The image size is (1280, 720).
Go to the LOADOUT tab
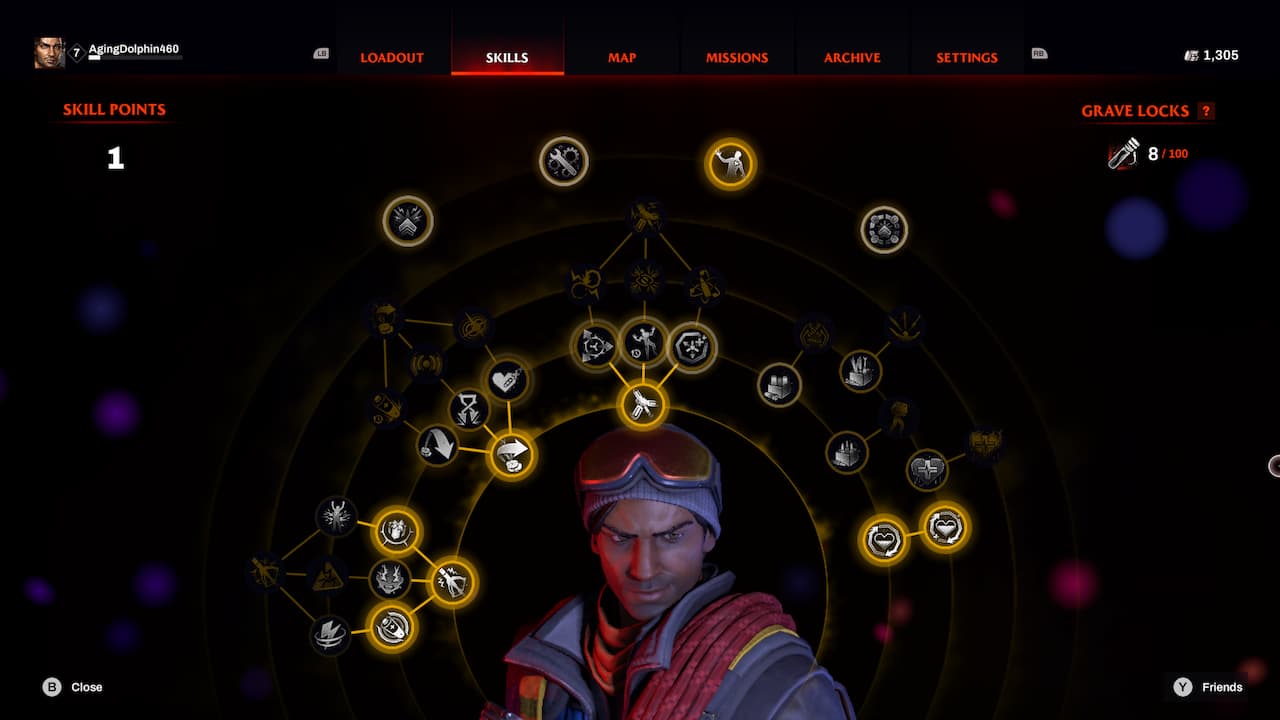391,57
